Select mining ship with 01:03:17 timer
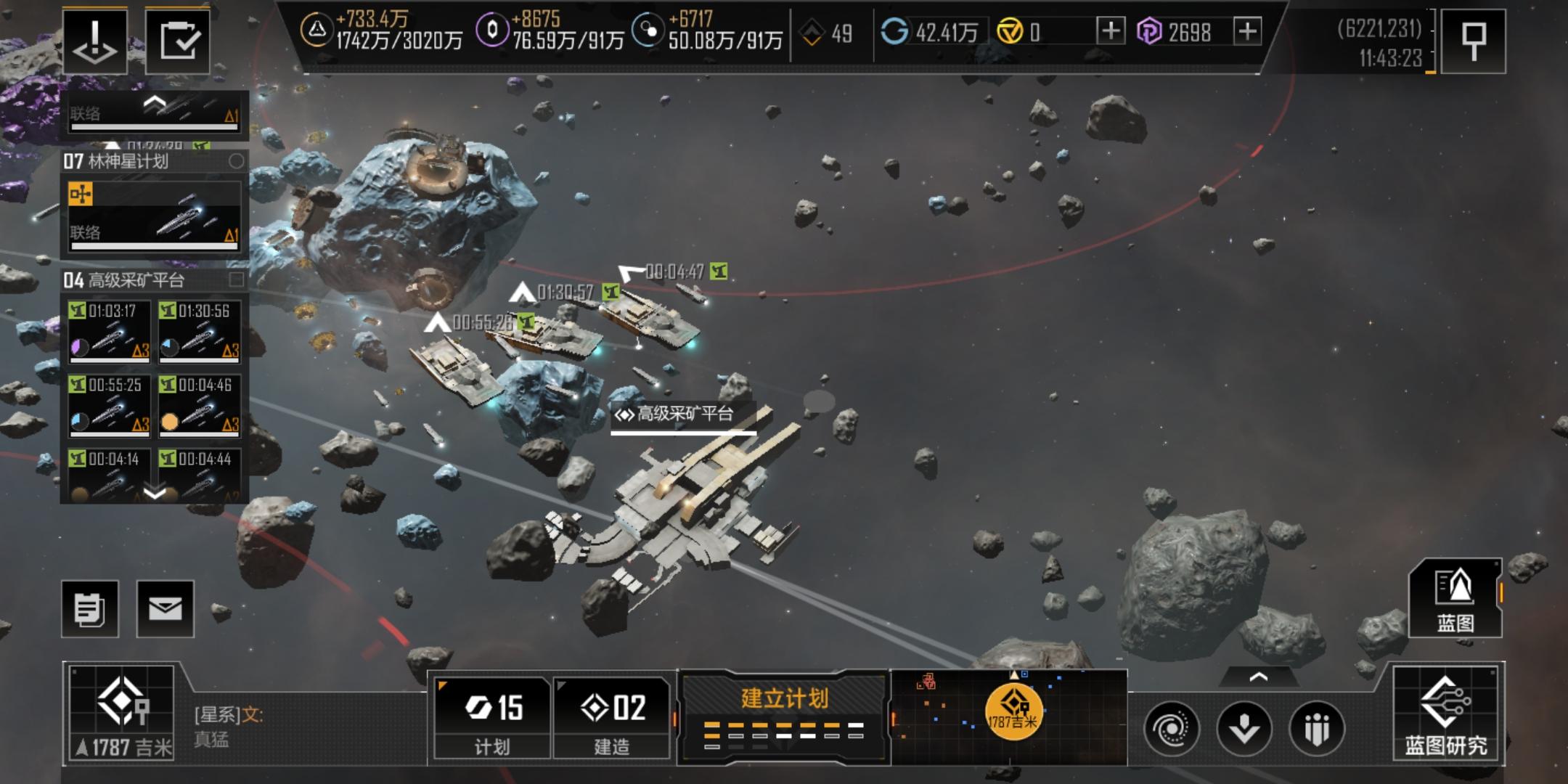1568x784 pixels. point(110,331)
